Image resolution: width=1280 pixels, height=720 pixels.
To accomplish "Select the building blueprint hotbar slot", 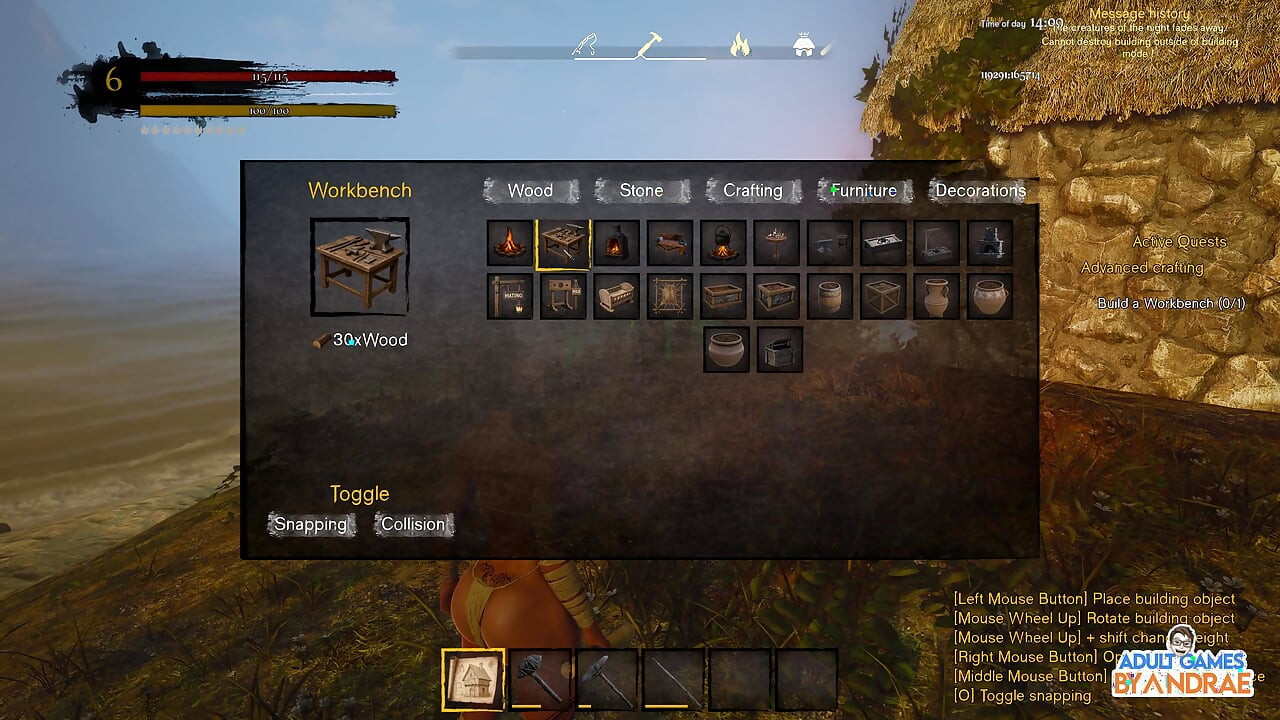I will click(473, 680).
